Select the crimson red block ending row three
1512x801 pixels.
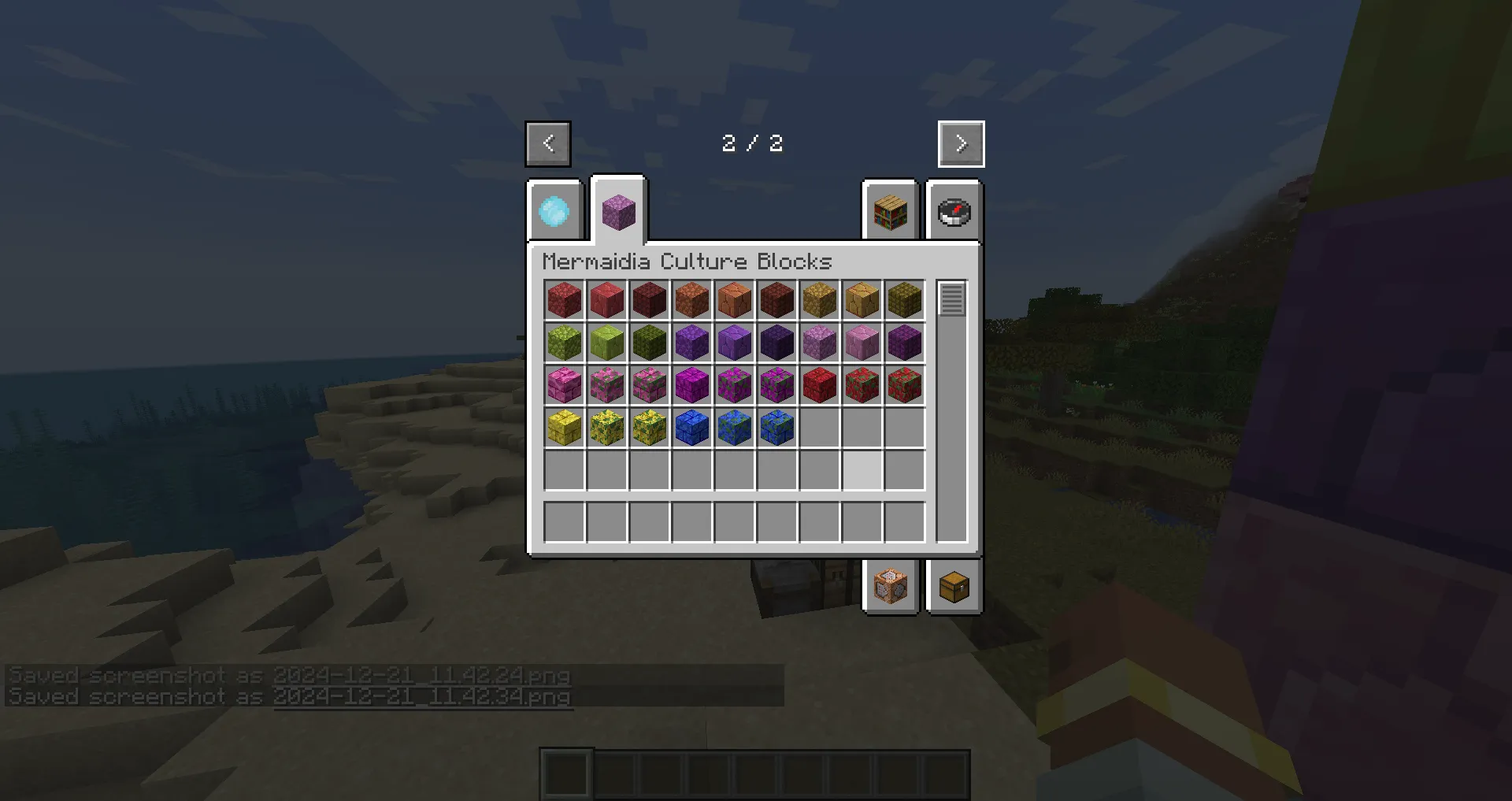click(904, 384)
